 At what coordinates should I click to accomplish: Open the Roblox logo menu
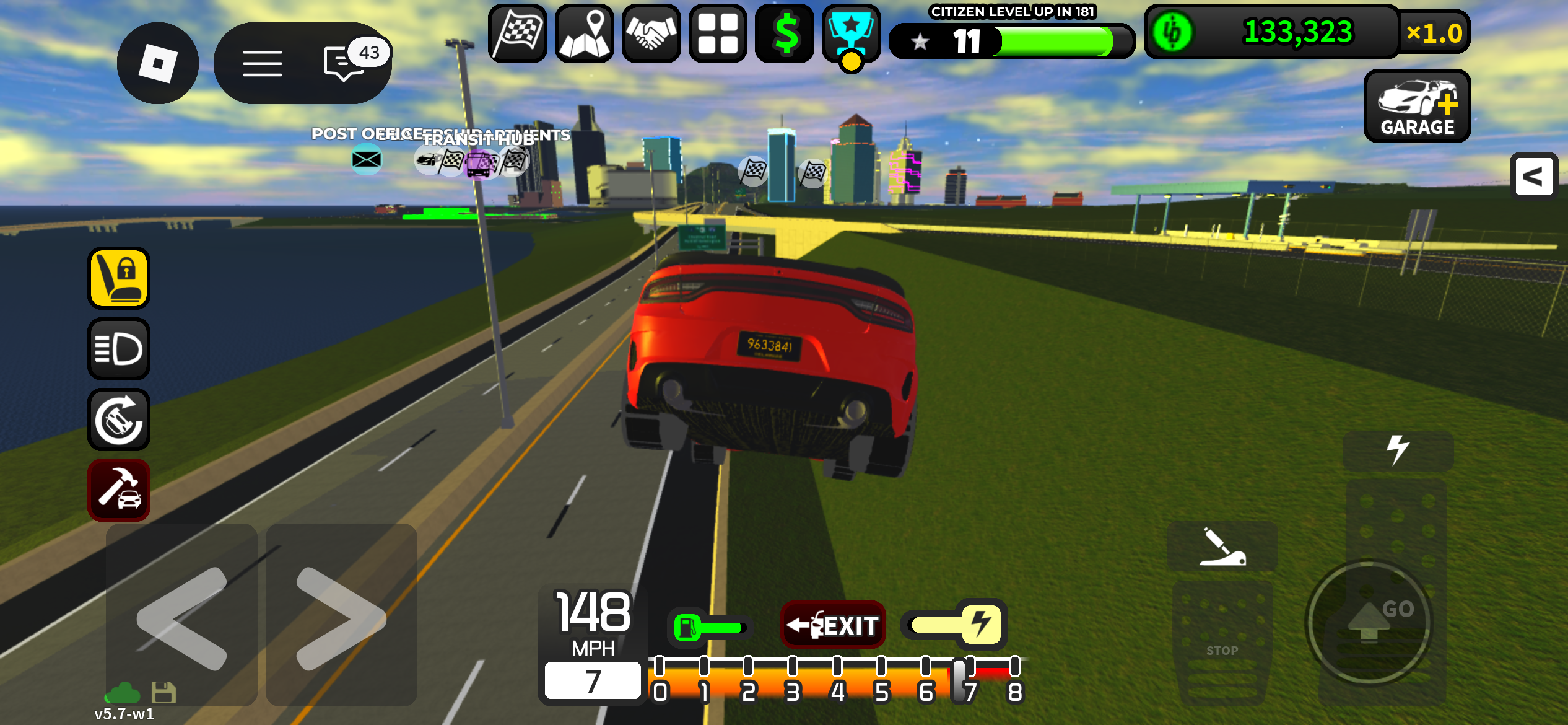[157, 63]
